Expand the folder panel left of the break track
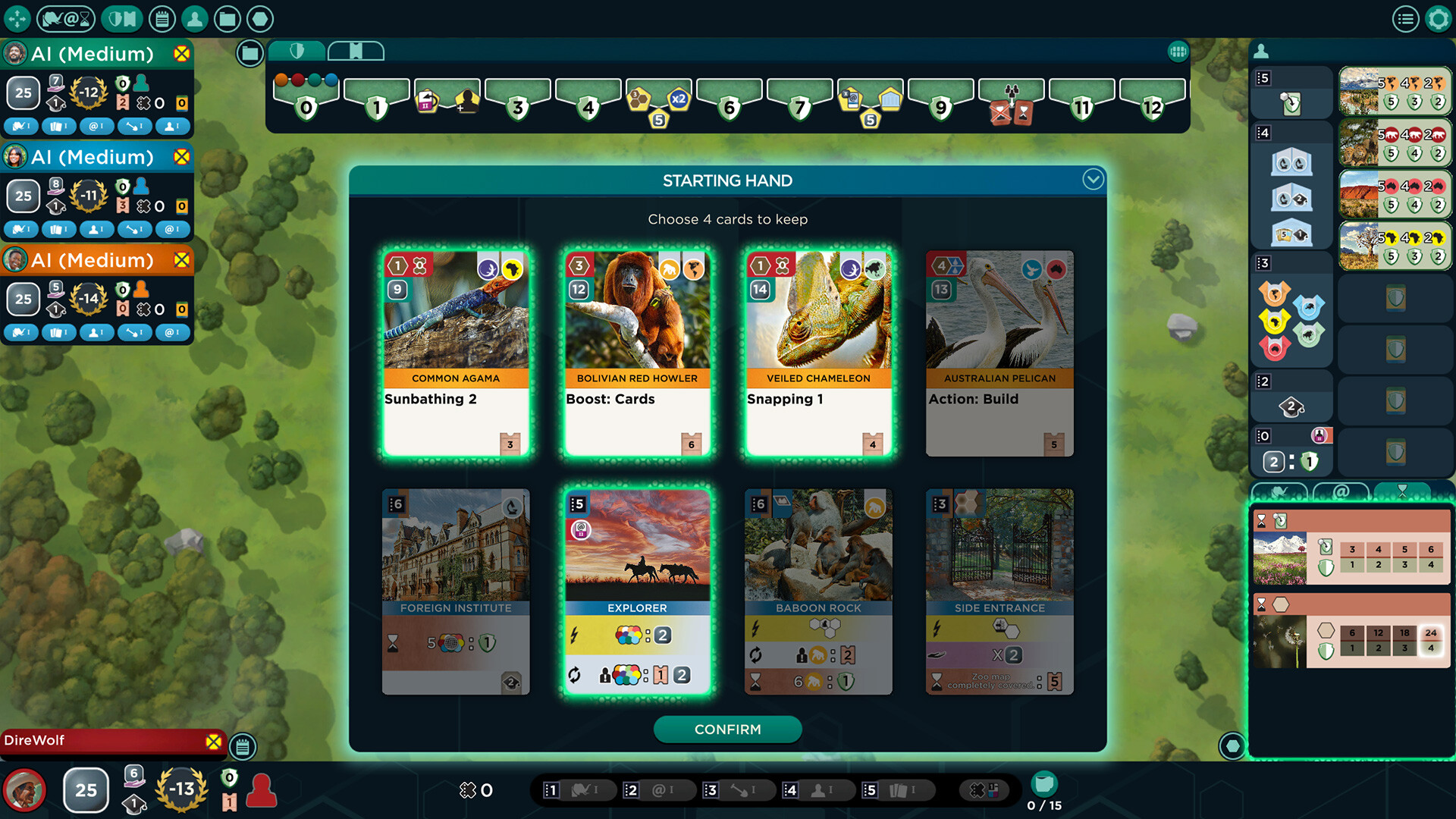This screenshot has width=1456, height=819. tap(249, 54)
